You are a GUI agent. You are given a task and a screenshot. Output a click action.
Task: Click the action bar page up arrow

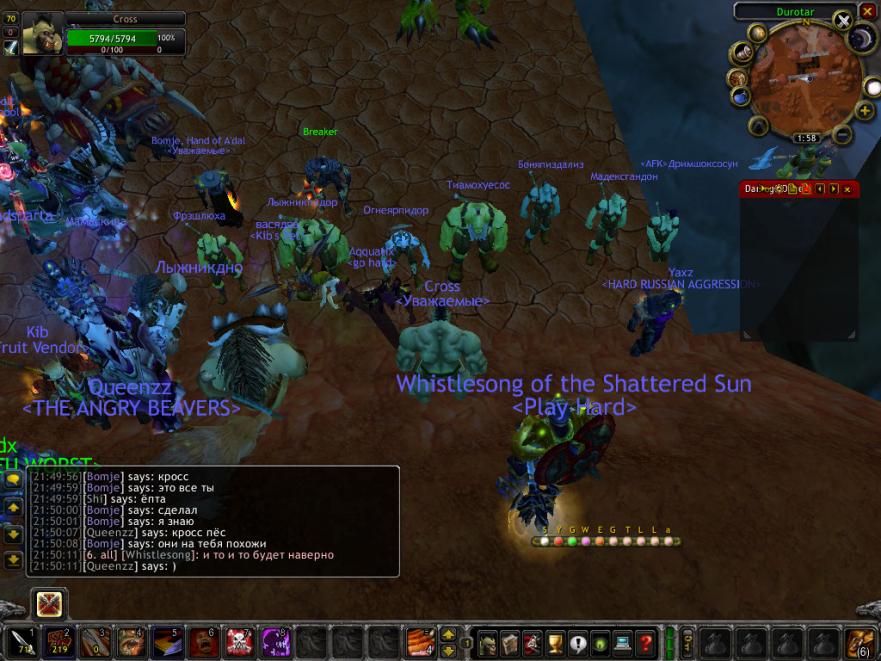click(449, 634)
